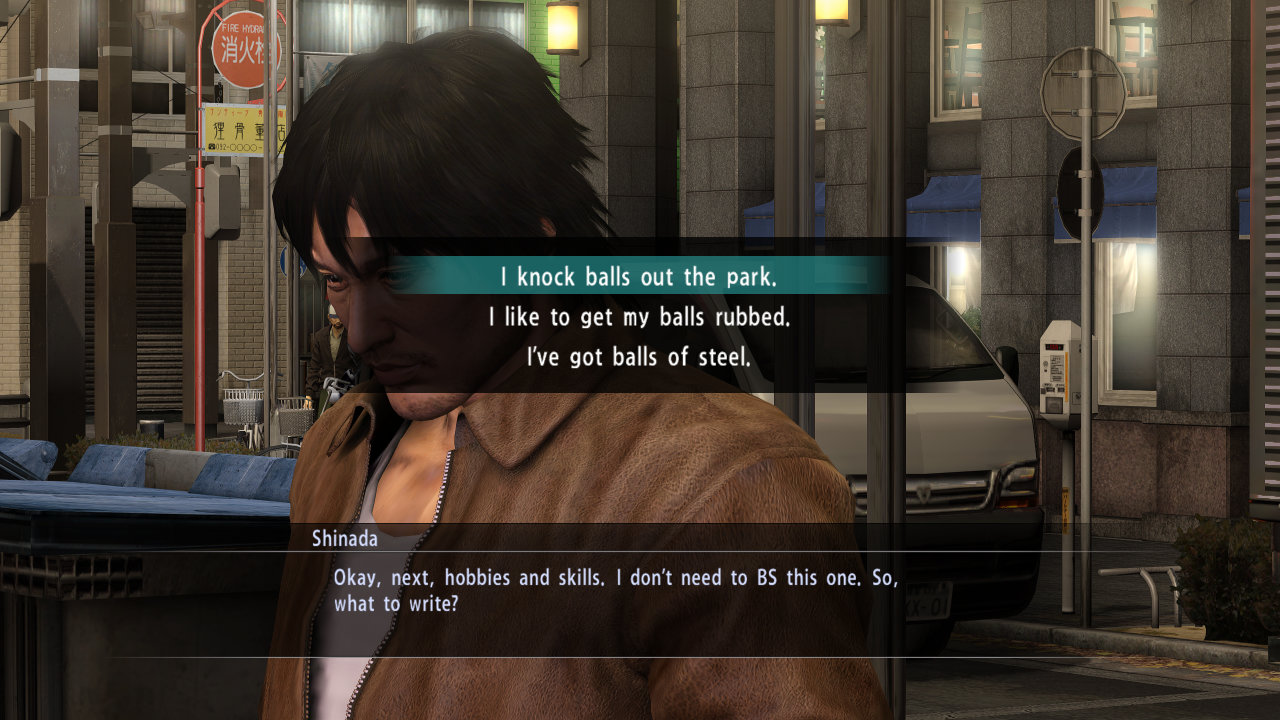Image resolution: width=1280 pixels, height=720 pixels.
Task: Choose "I knock balls out the park."
Action: (x=639, y=275)
